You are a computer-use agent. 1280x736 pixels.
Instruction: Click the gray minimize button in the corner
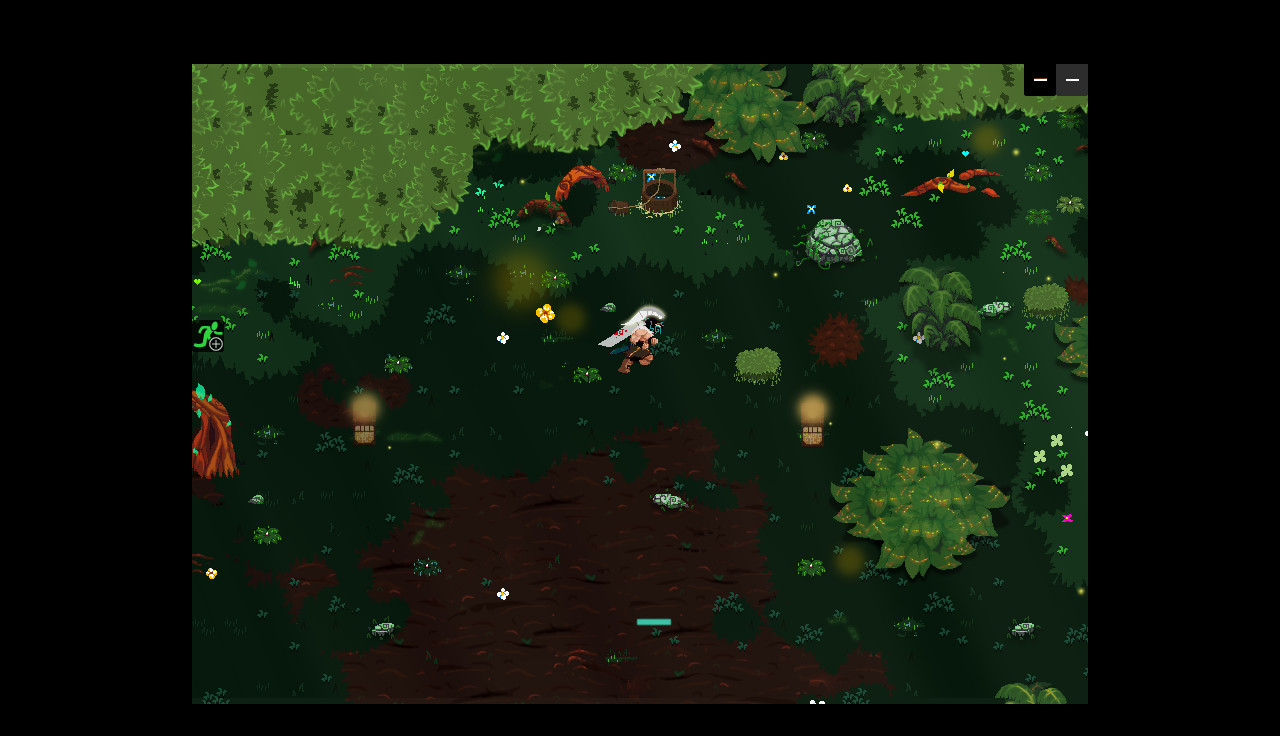click(x=1072, y=80)
